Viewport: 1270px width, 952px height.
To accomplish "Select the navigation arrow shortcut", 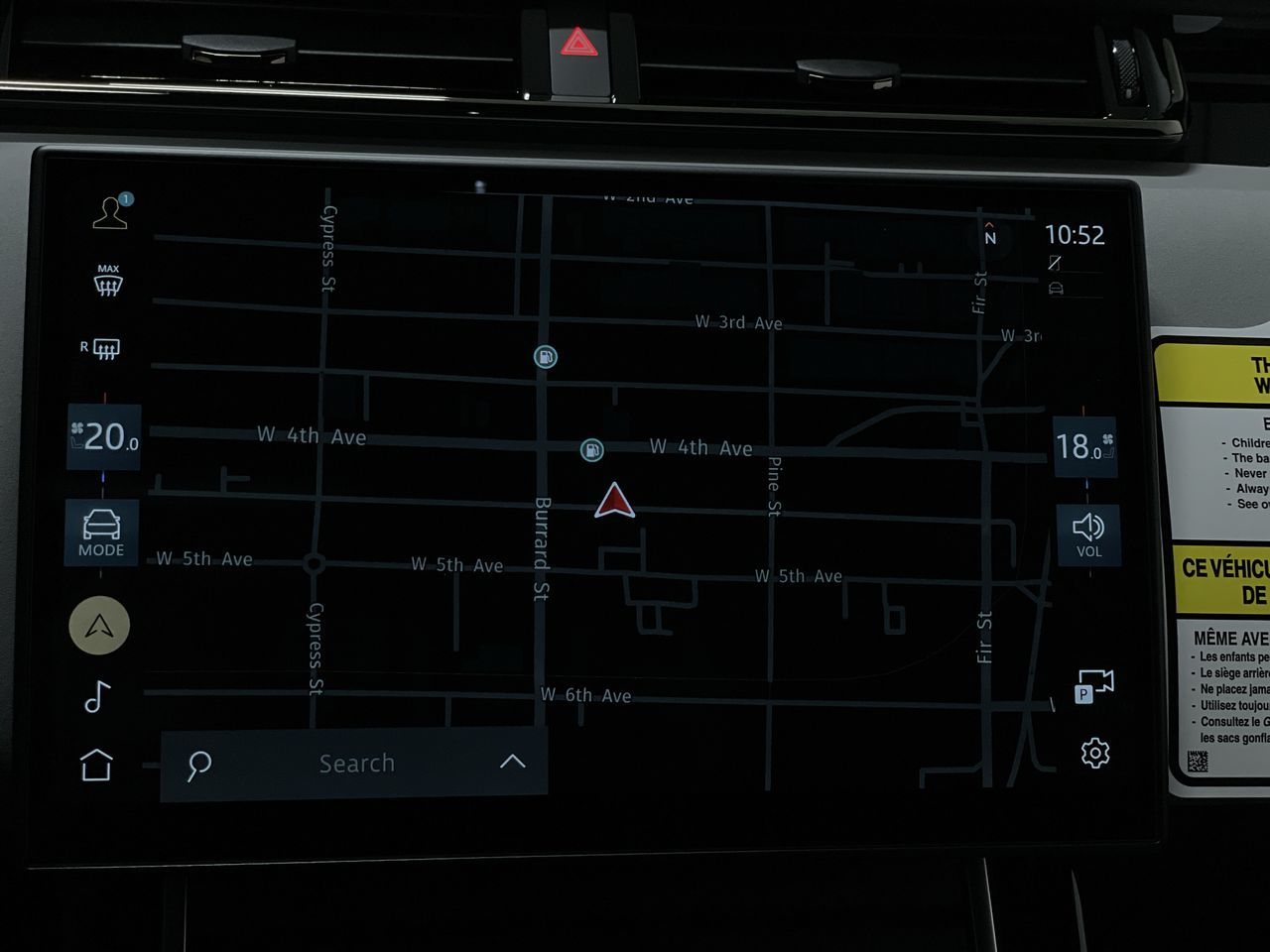I will (99, 626).
